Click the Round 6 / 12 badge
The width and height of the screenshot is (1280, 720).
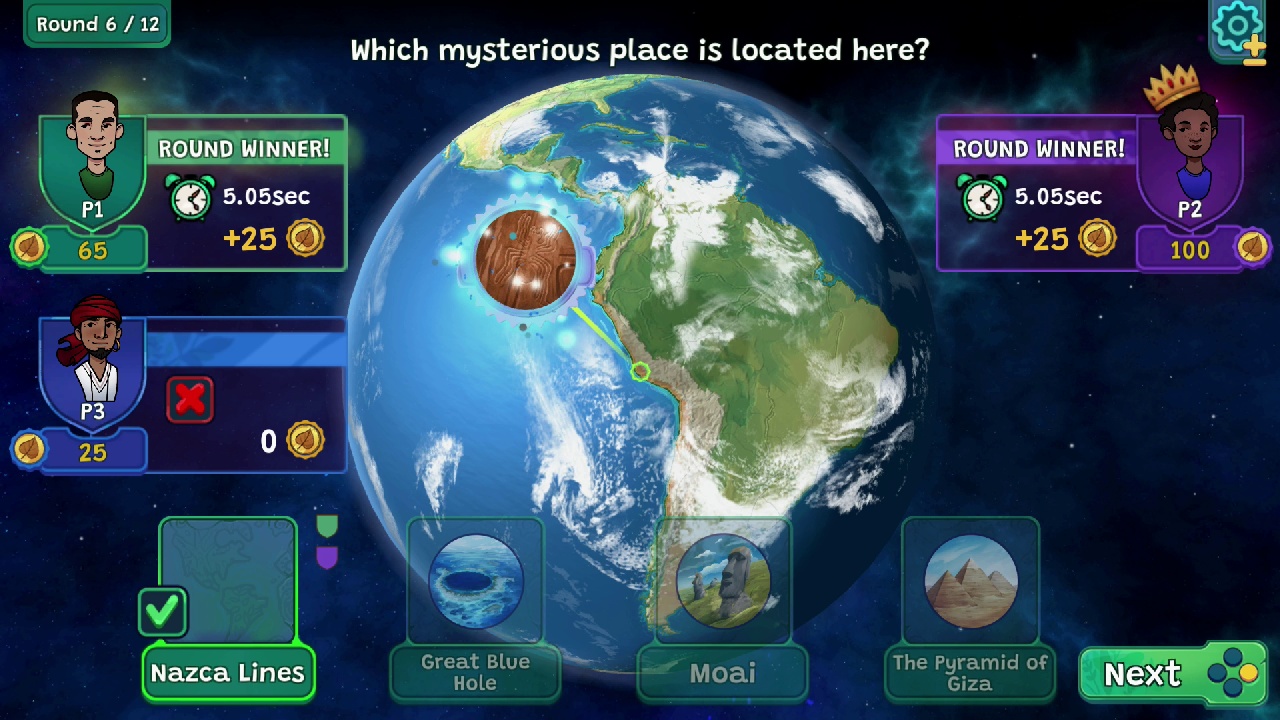coord(95,24)
